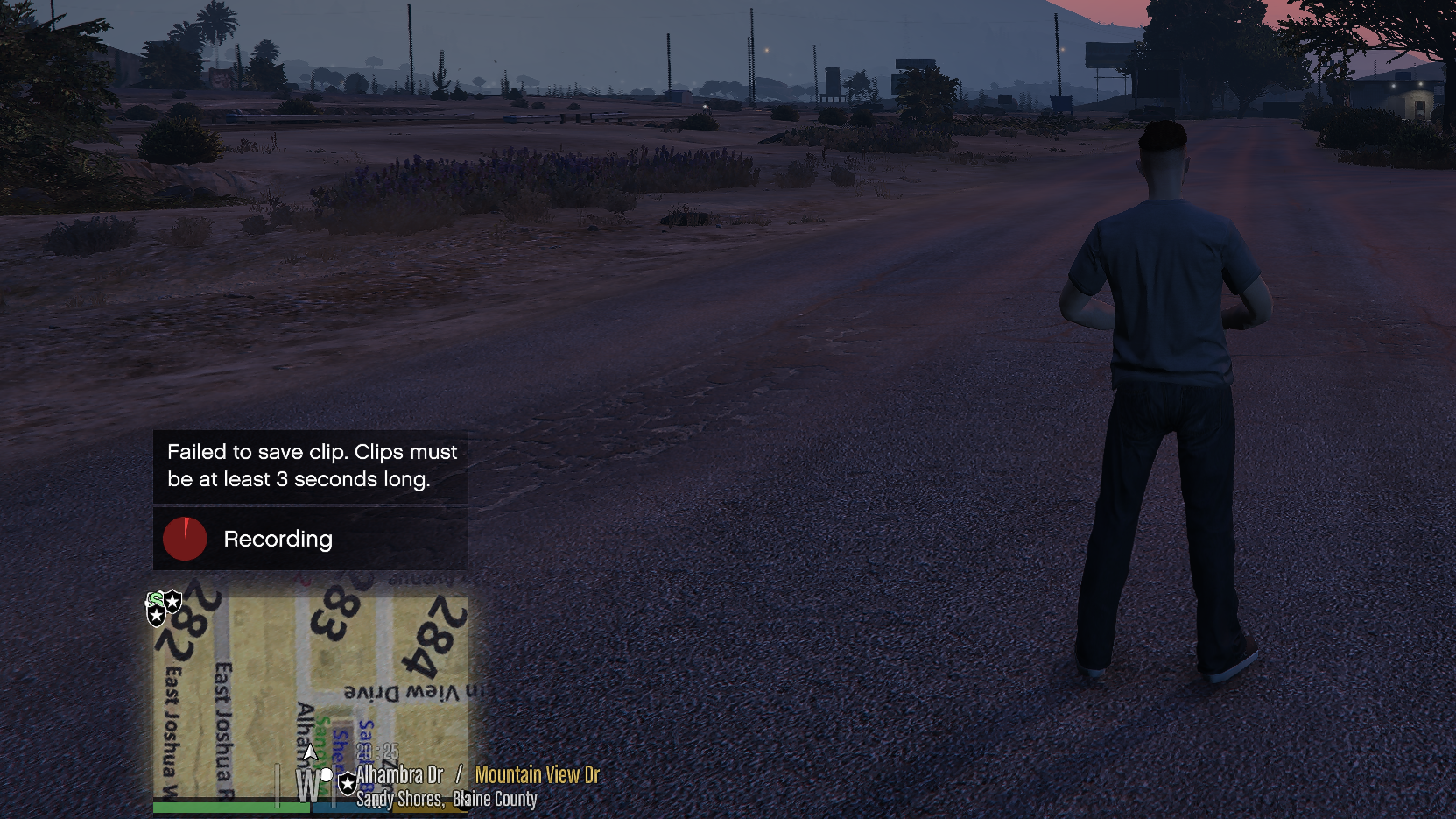Select the police shield blip beside the compass
Viewport: 1456px width, 819px height.
[348, 782]
